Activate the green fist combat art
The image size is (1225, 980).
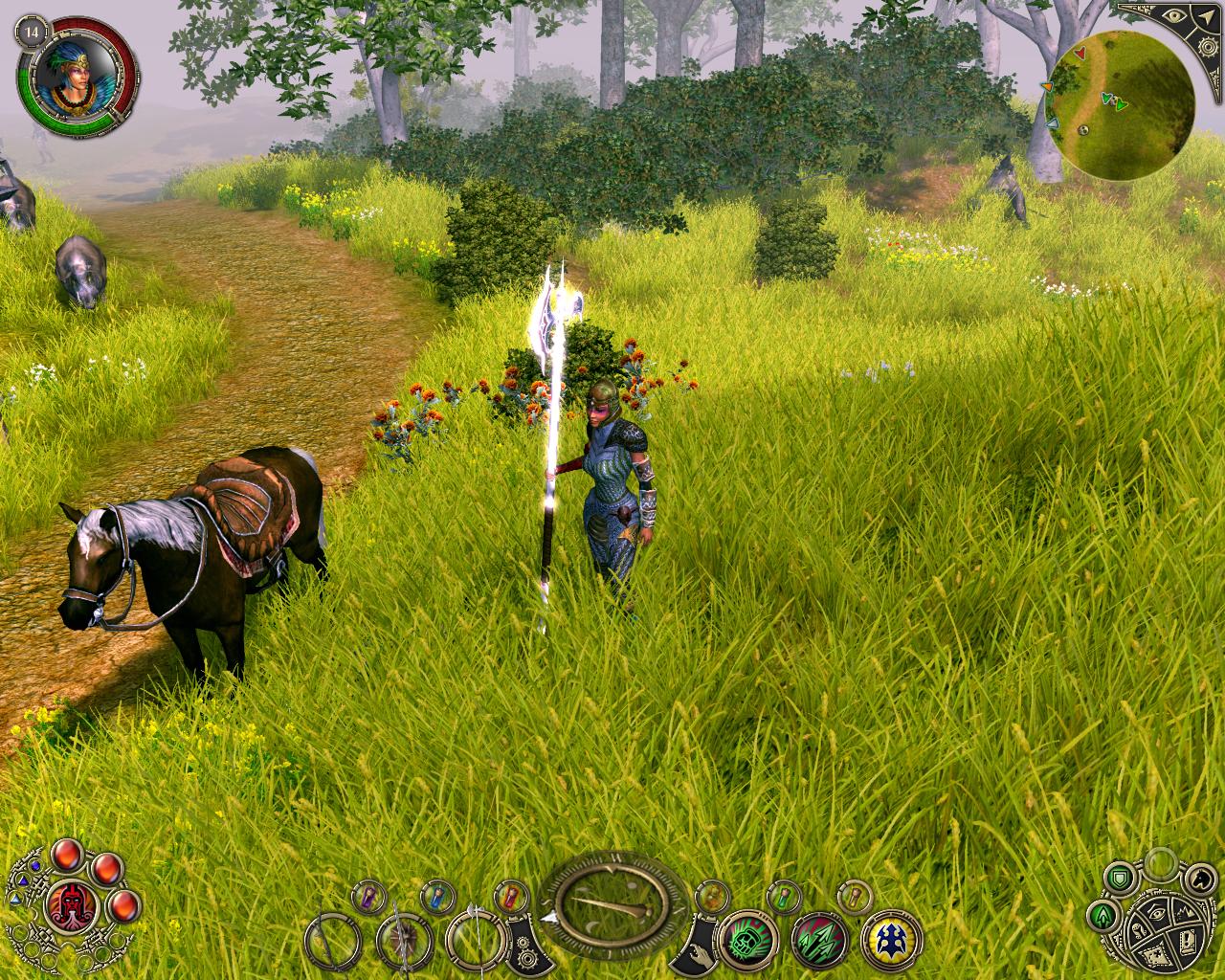(x=747, y=940)
